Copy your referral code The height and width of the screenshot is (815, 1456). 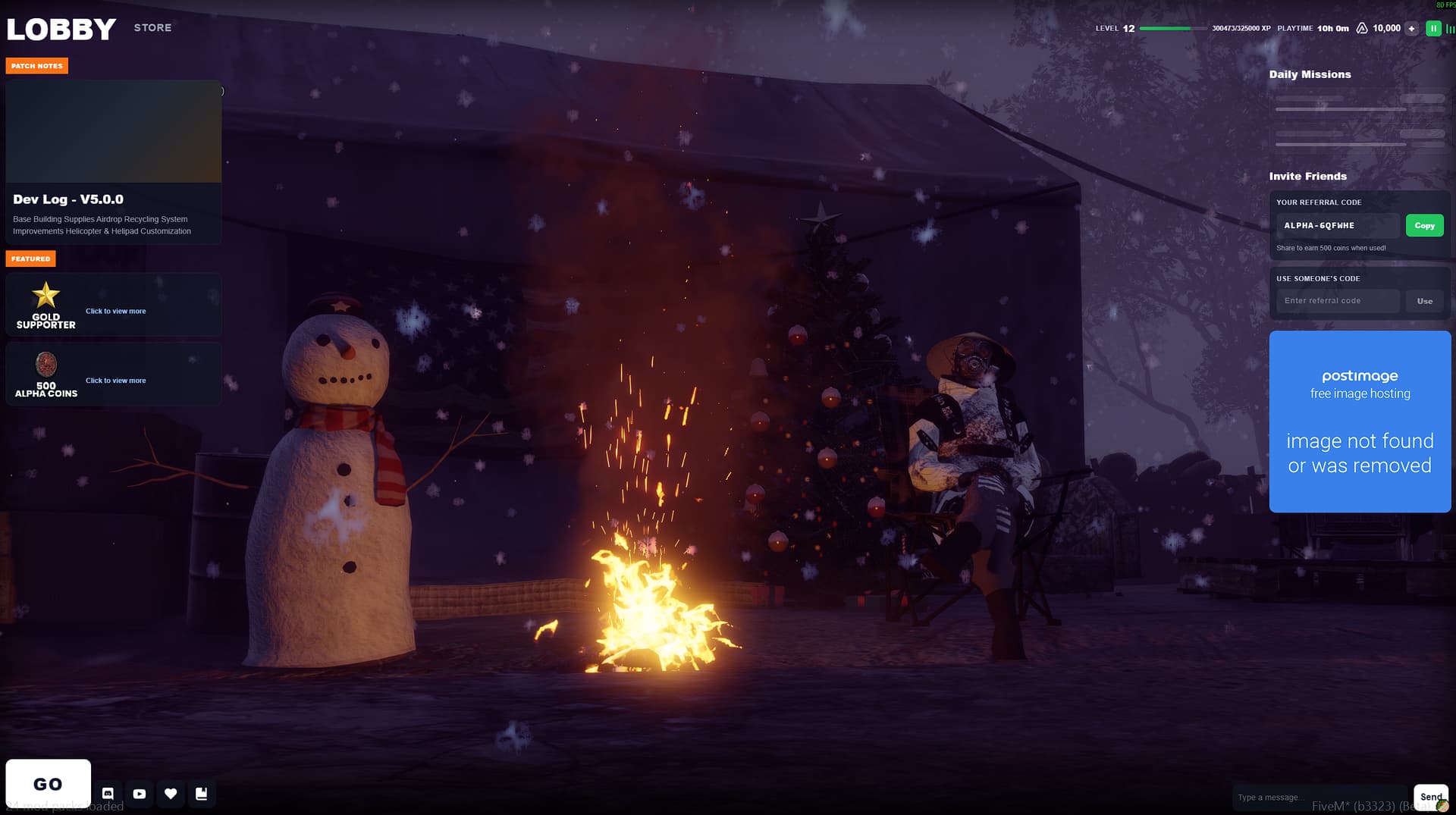[1424, 226]
